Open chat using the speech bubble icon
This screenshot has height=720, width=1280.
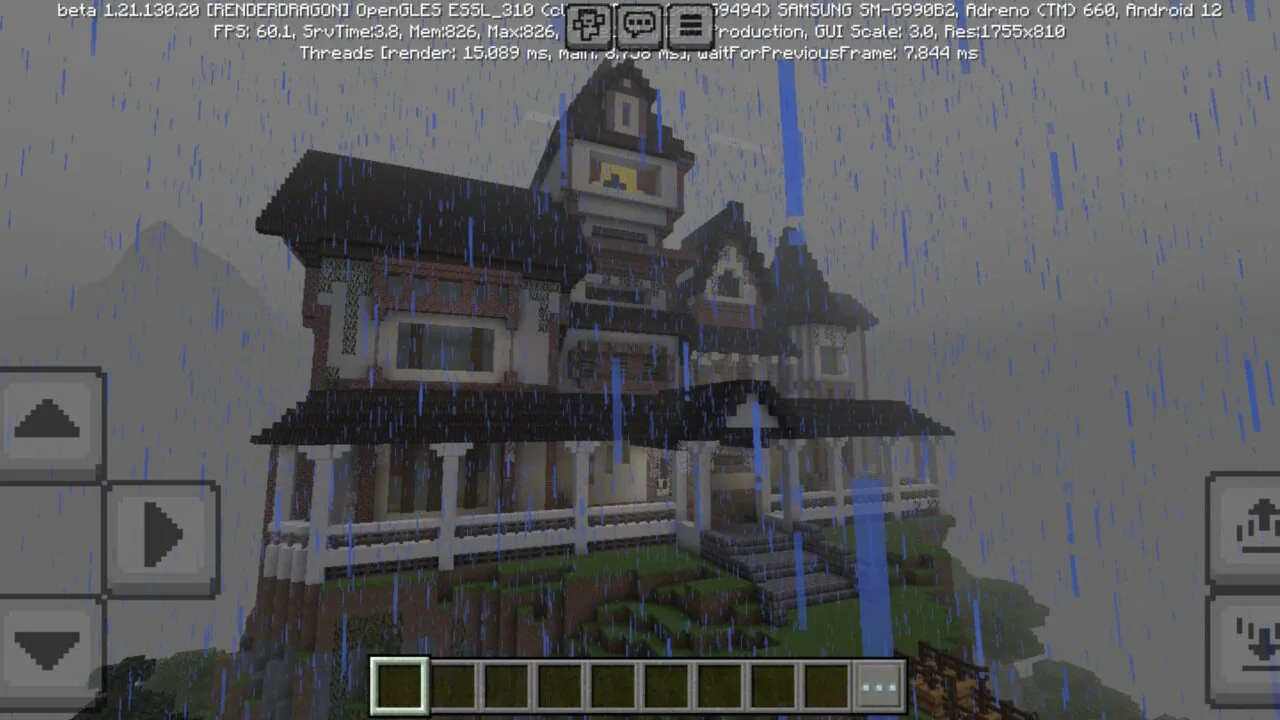(x=639, y=25)
